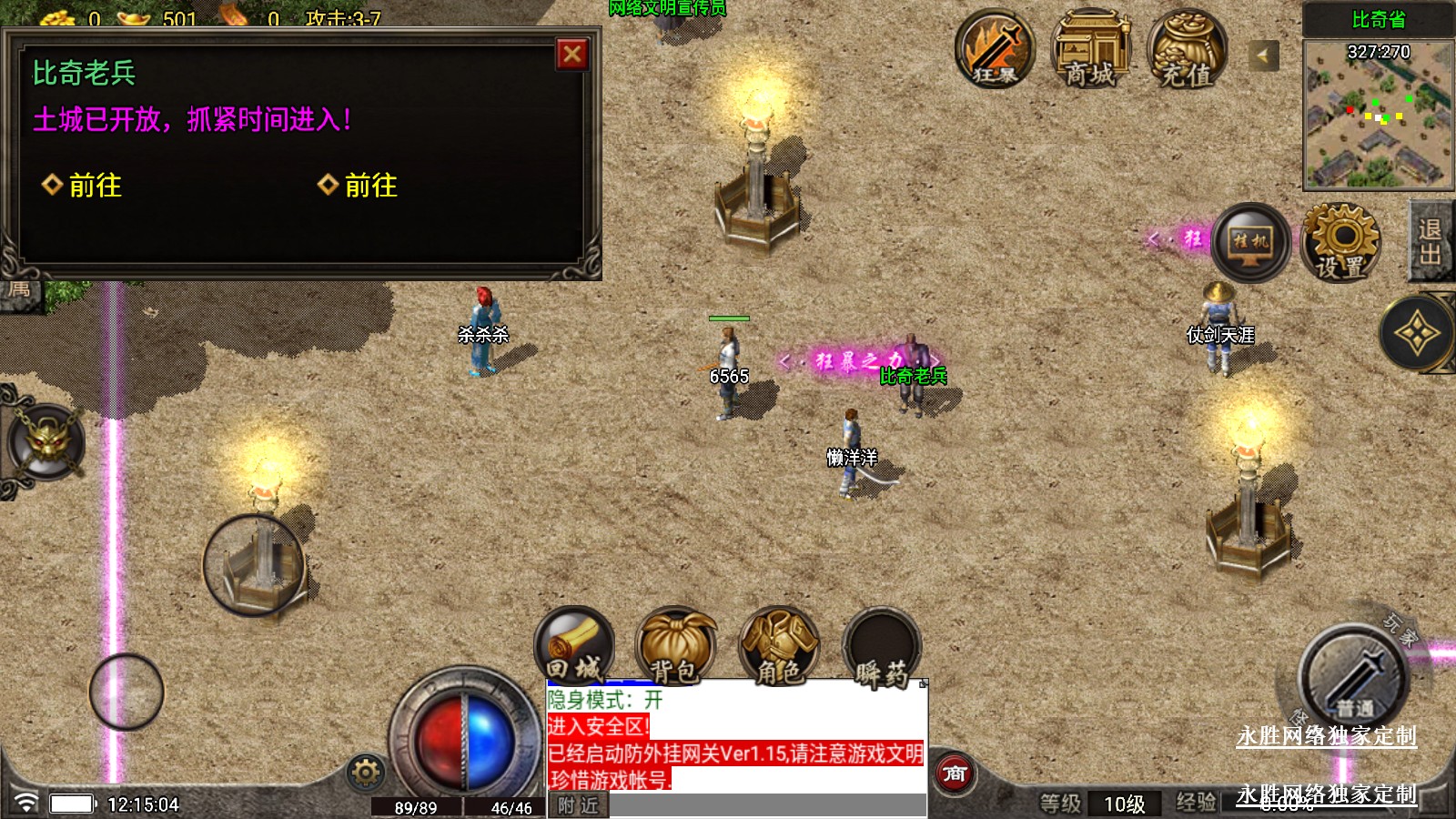
Task: Hit the 普通 sword attack button
Action: (x=1353, y=676)
